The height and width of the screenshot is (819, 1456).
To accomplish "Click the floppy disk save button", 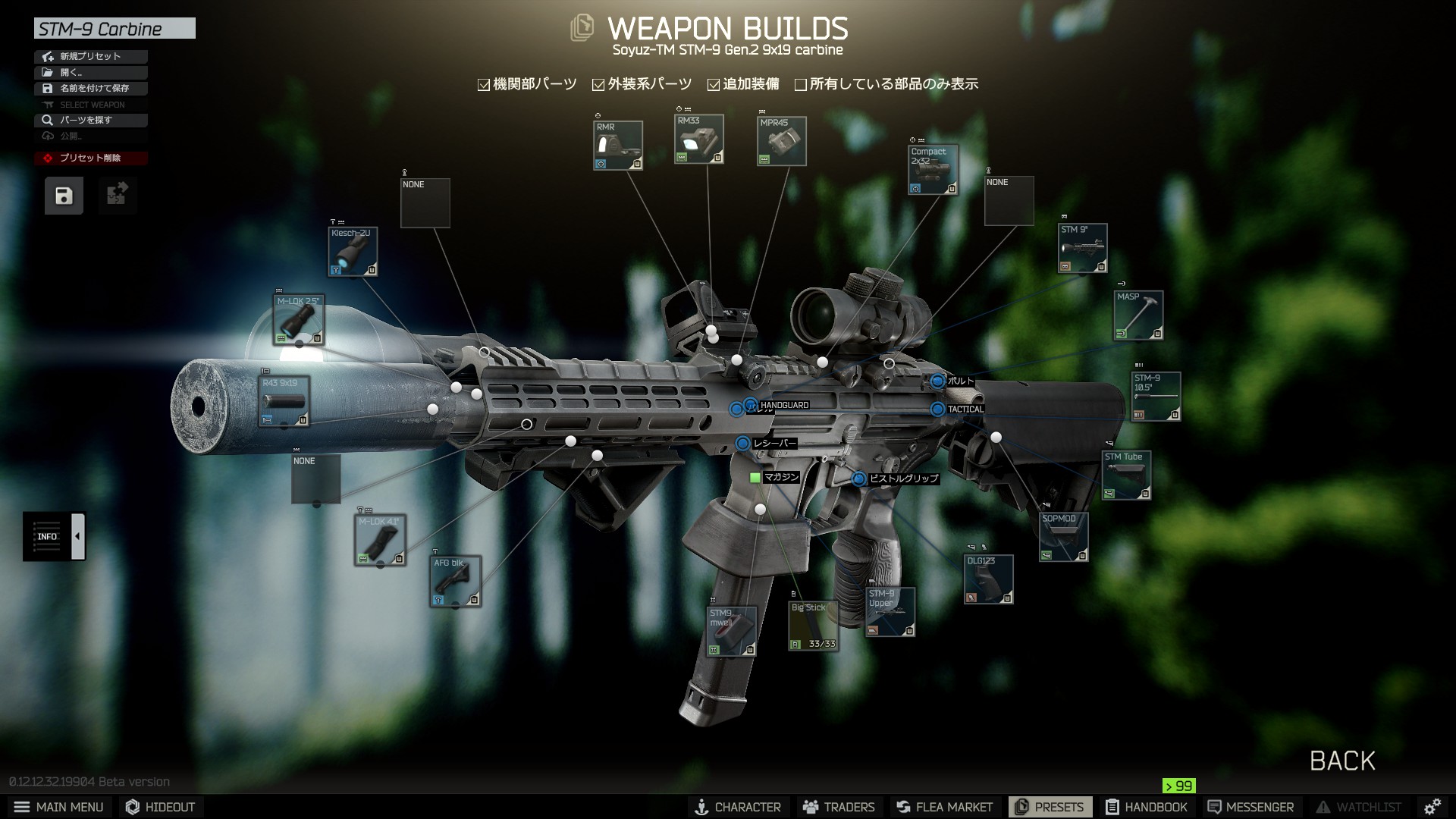I will [64, 196].
